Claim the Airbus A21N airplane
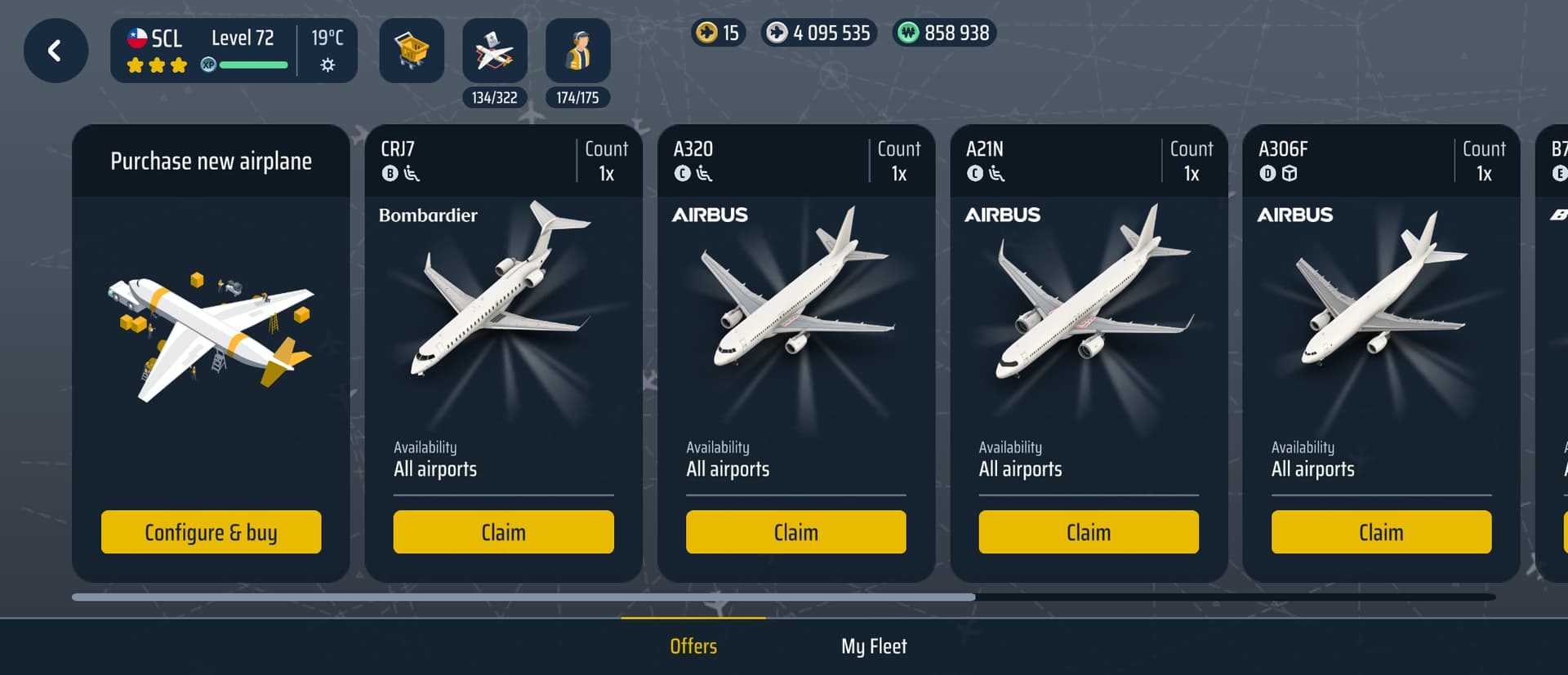The image size is (1568, 675). click(1088, 532)
